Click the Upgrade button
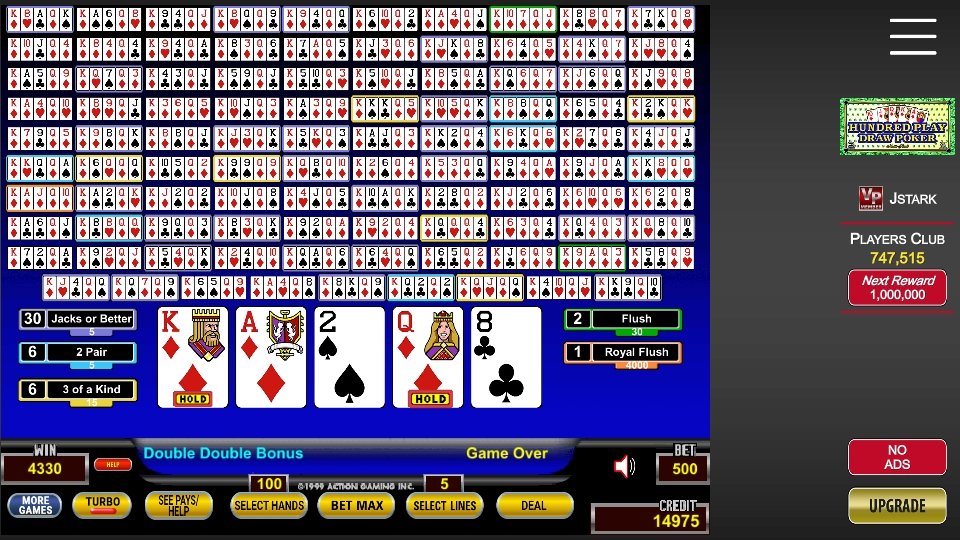Viewport: 960px width, 540px height. pos(897,505)
